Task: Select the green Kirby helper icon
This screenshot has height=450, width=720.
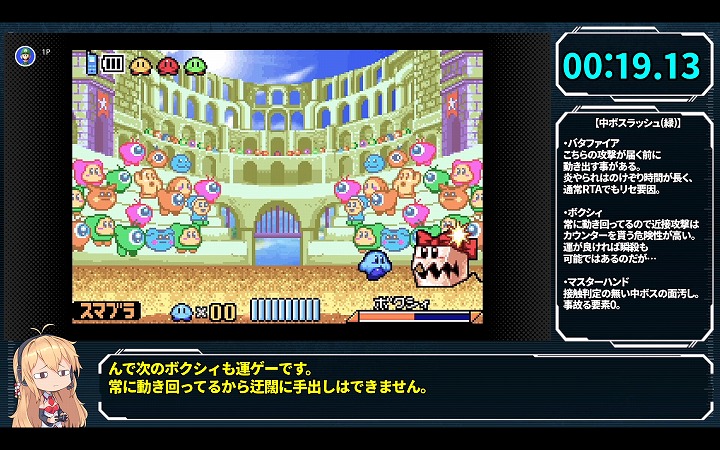Action: [x=194, y=65]
